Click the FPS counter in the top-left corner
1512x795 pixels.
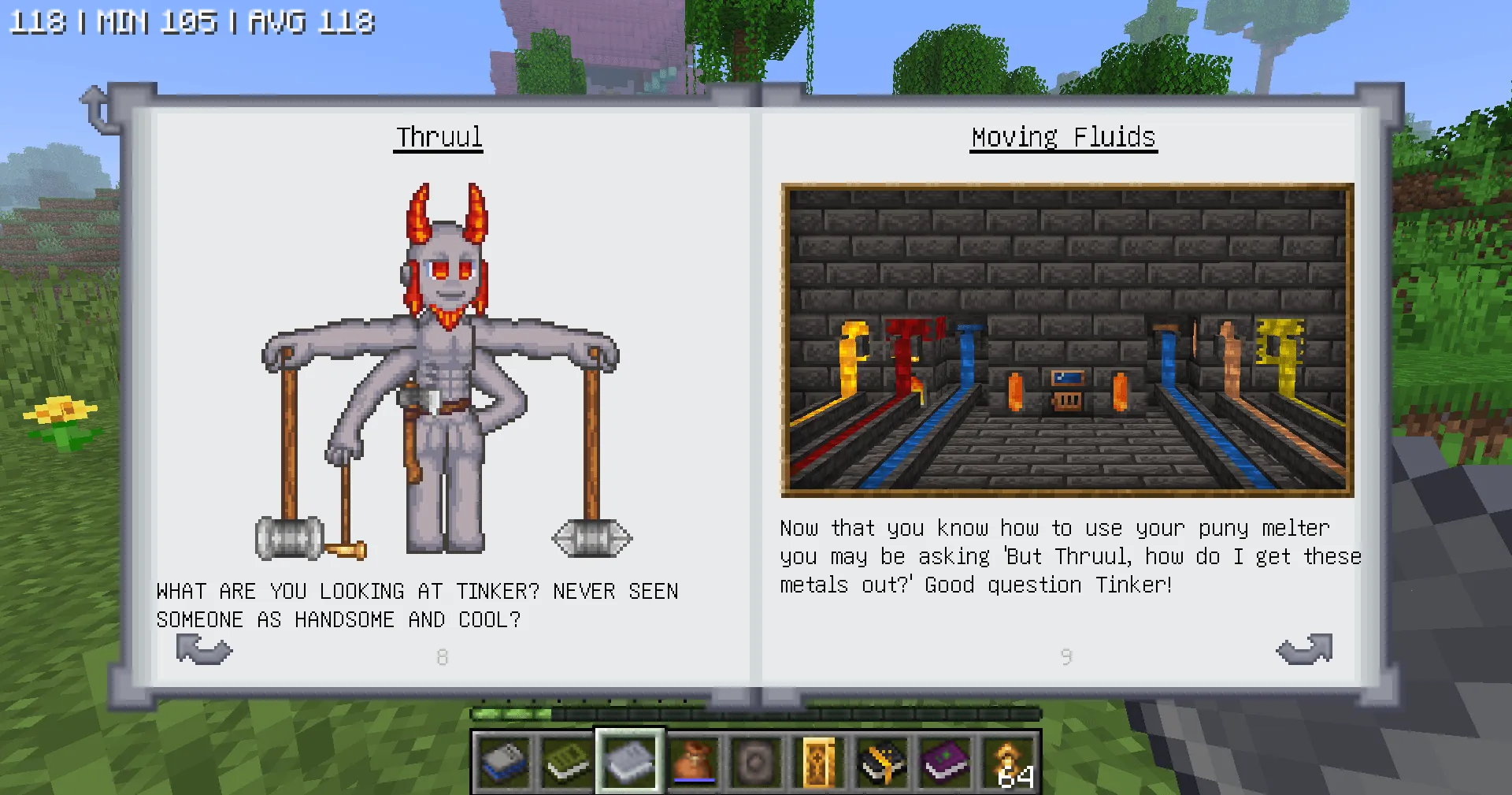(x=189, y=21)
